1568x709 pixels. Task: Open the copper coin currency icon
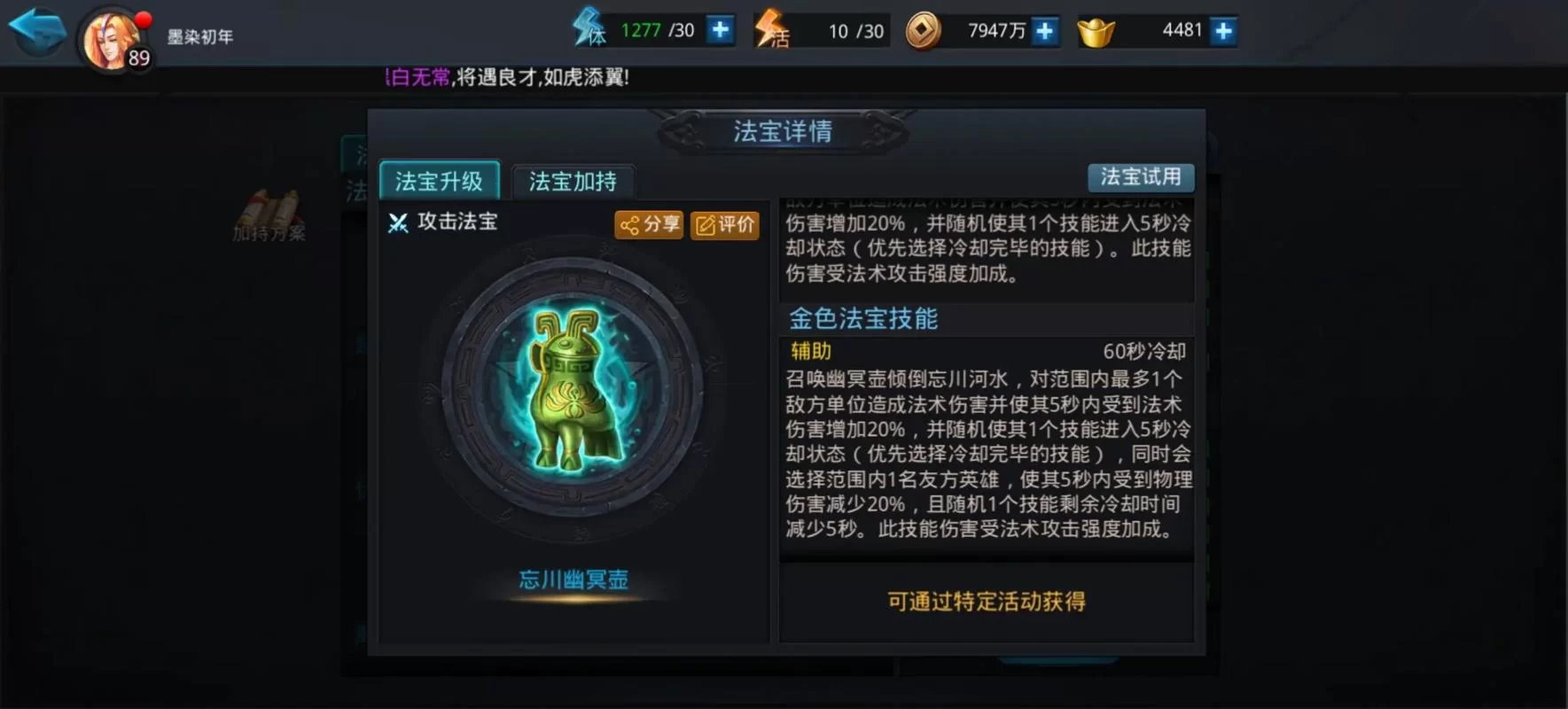click(923, 29)
